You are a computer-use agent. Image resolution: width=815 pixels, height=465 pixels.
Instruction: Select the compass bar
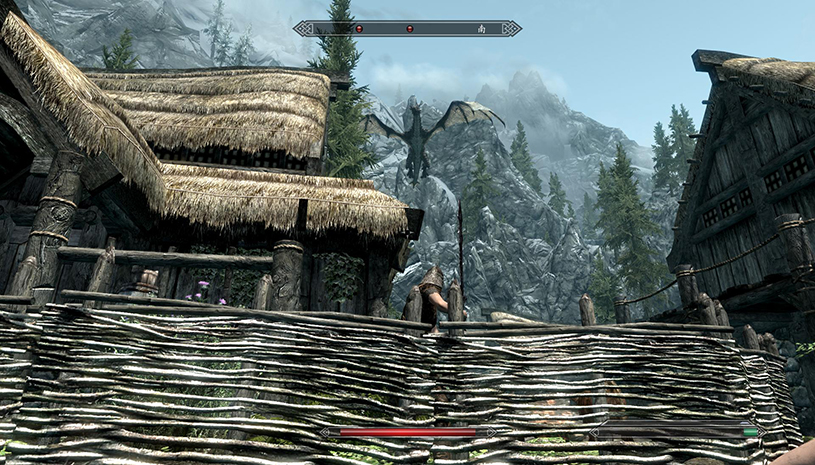coord(407,29)
